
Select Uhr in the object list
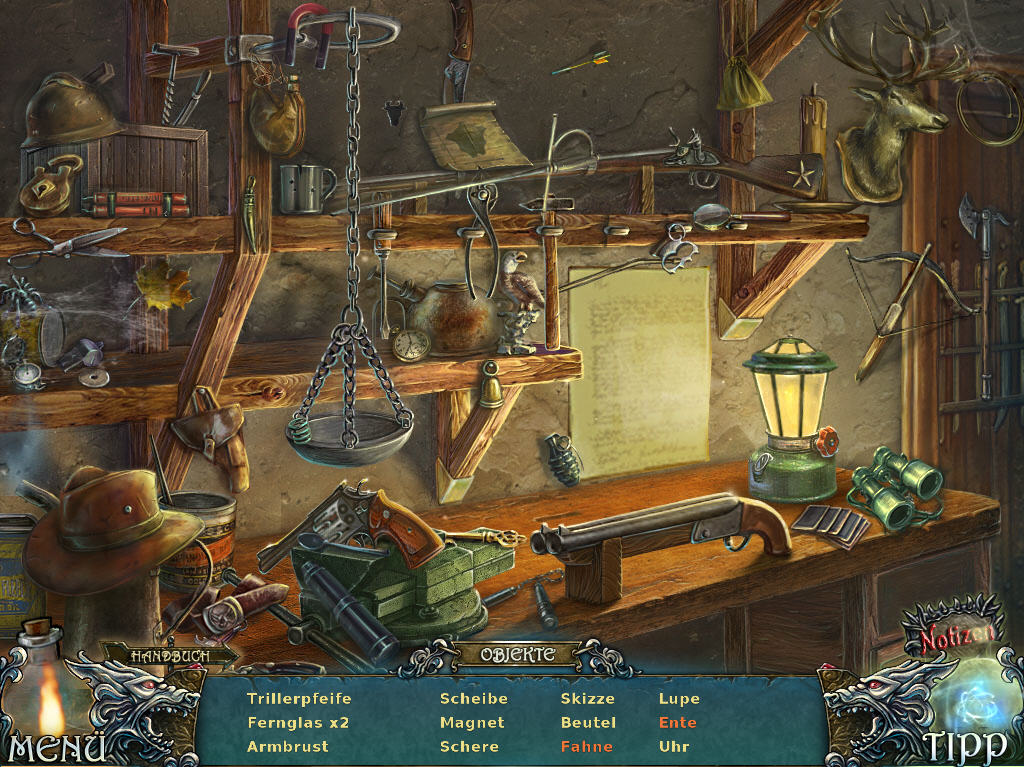674,747
